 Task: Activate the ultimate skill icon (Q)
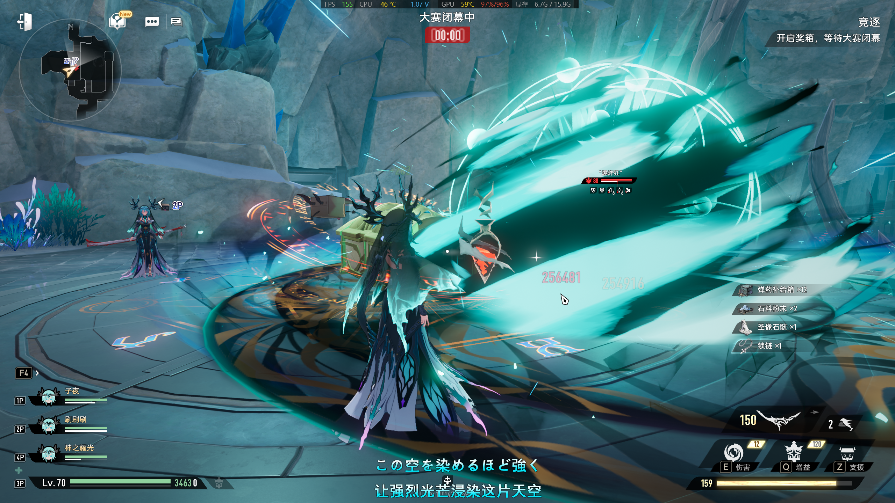point(797,451)
